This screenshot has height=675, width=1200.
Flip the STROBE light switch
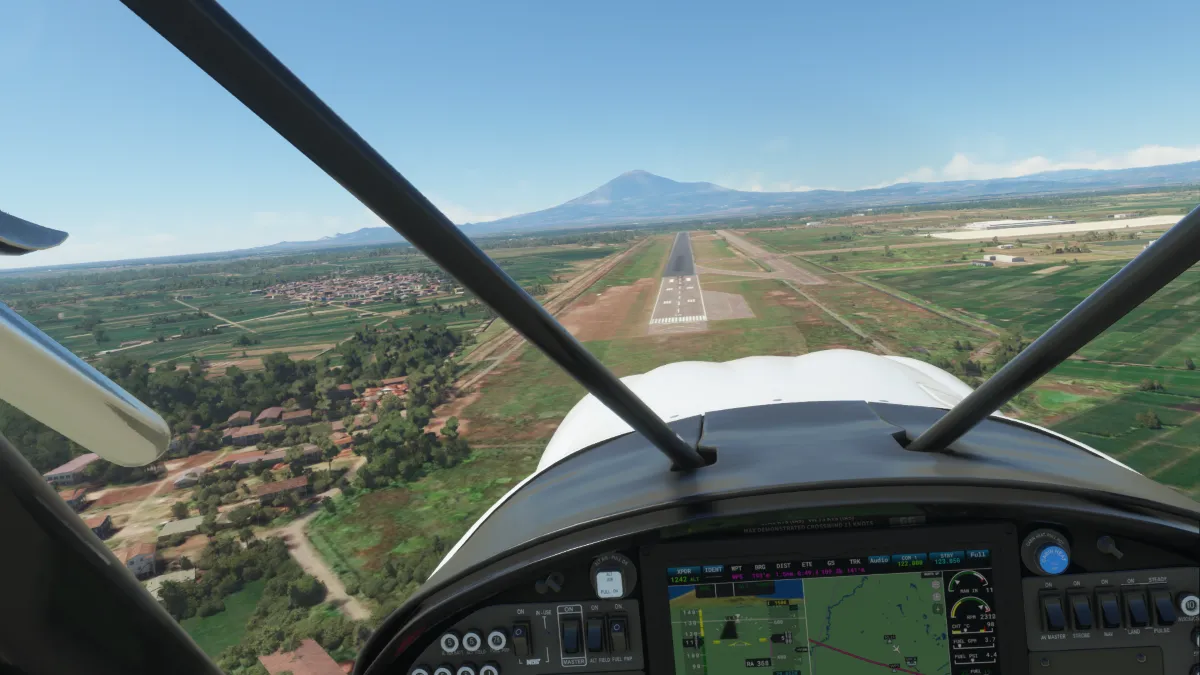coord(1081,610)
